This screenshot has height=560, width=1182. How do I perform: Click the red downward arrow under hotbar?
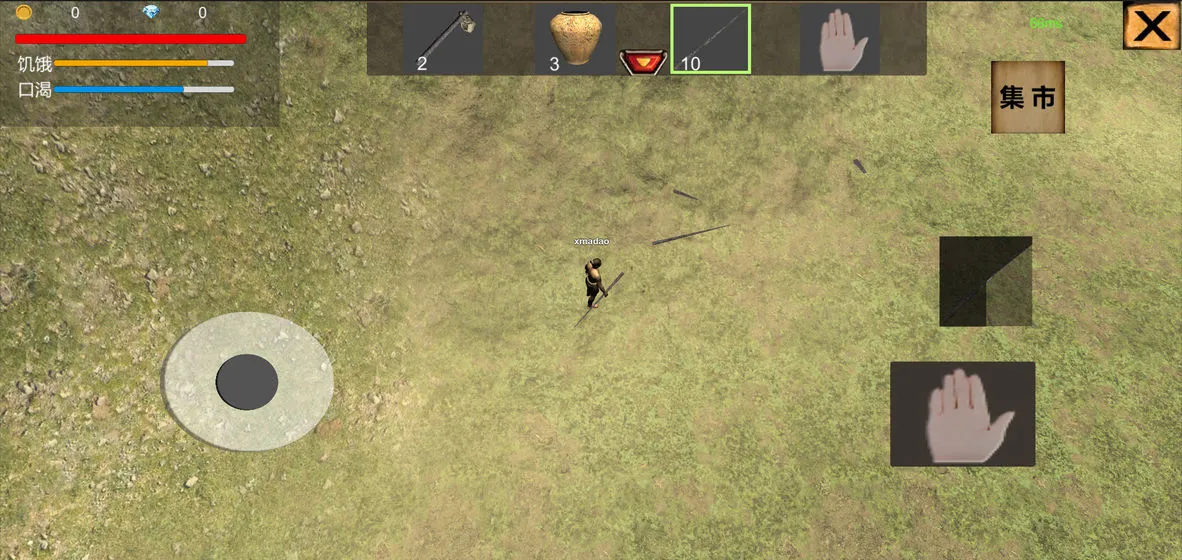pyautogui.click(x=642, y=63)
